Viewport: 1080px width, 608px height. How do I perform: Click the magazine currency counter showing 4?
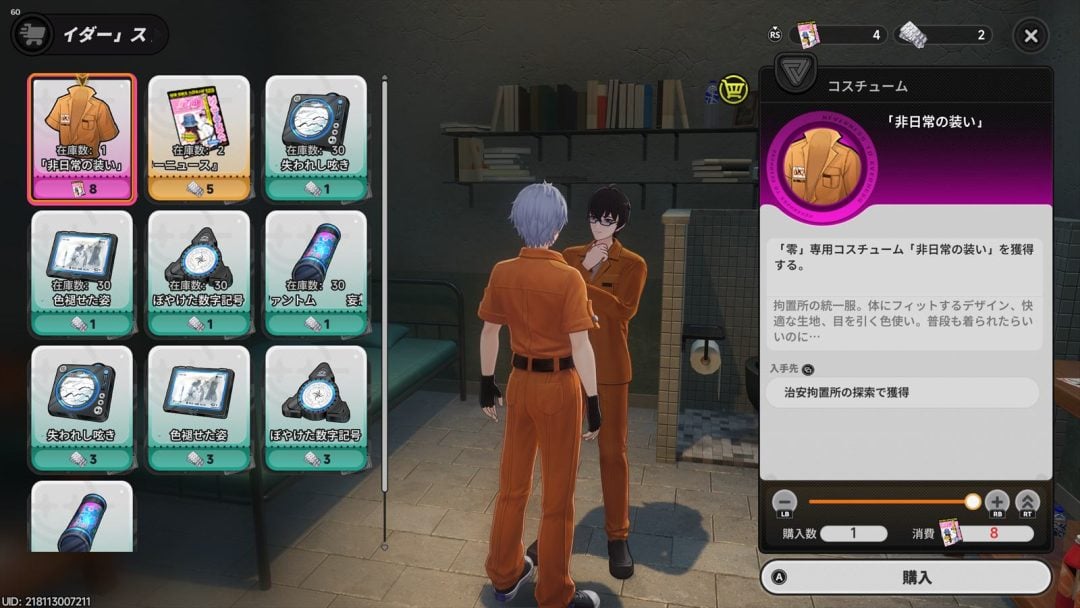tap(840, 35)
